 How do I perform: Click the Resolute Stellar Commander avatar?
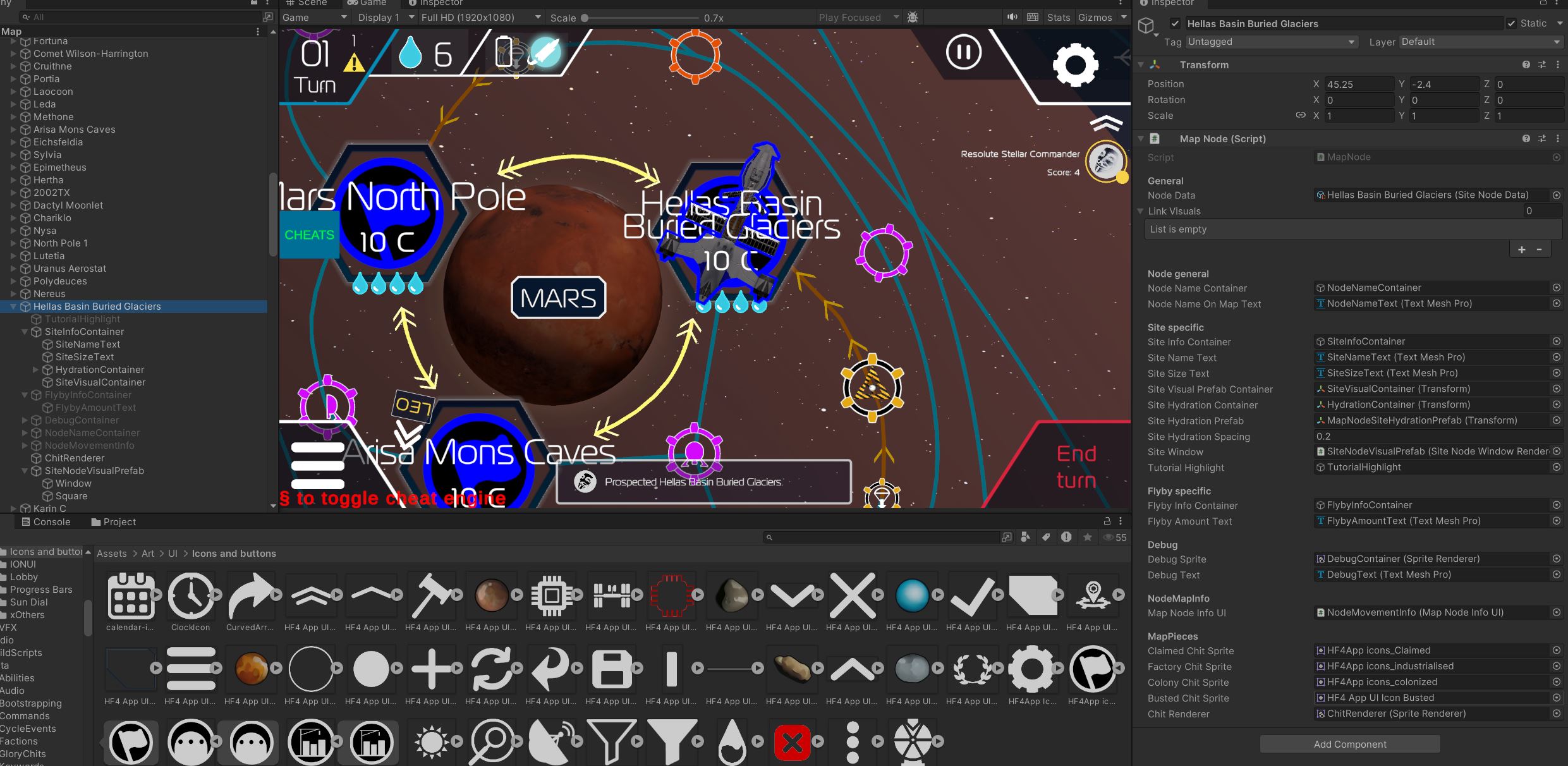(x=1105, y=162)
